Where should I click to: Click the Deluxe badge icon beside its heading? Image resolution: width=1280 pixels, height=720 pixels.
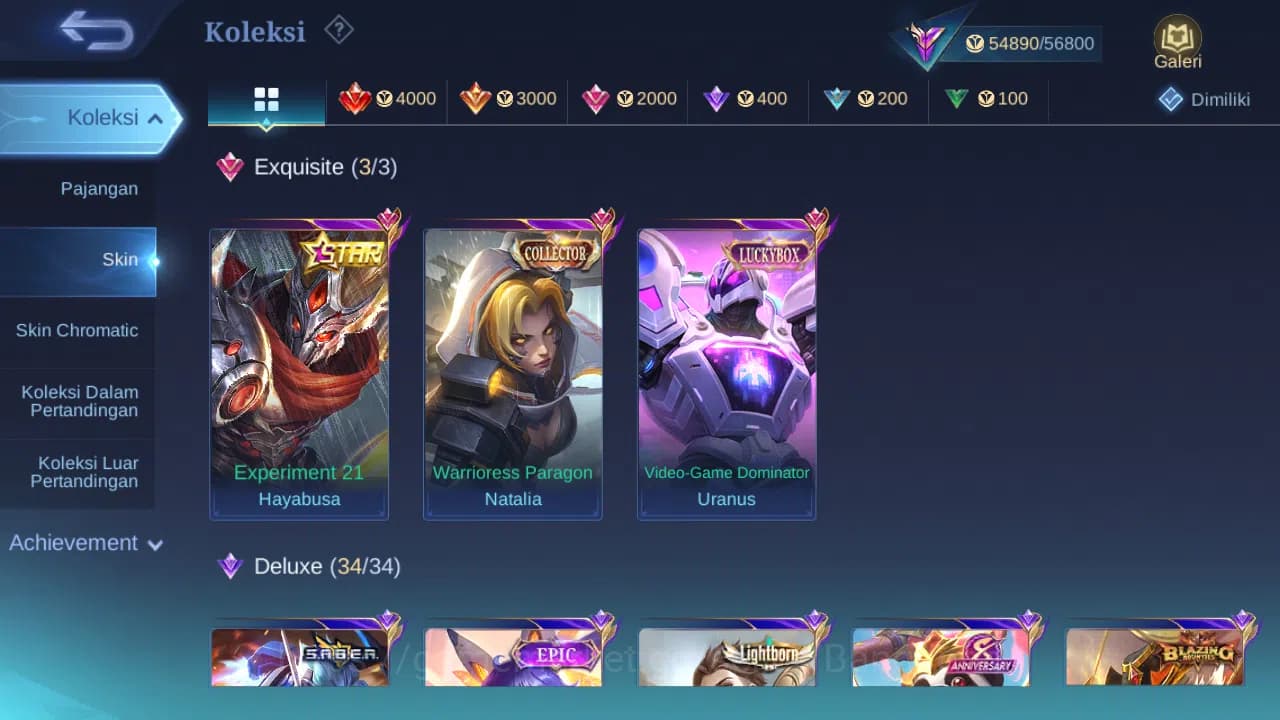pyautogui.click(x=229, y=566)
